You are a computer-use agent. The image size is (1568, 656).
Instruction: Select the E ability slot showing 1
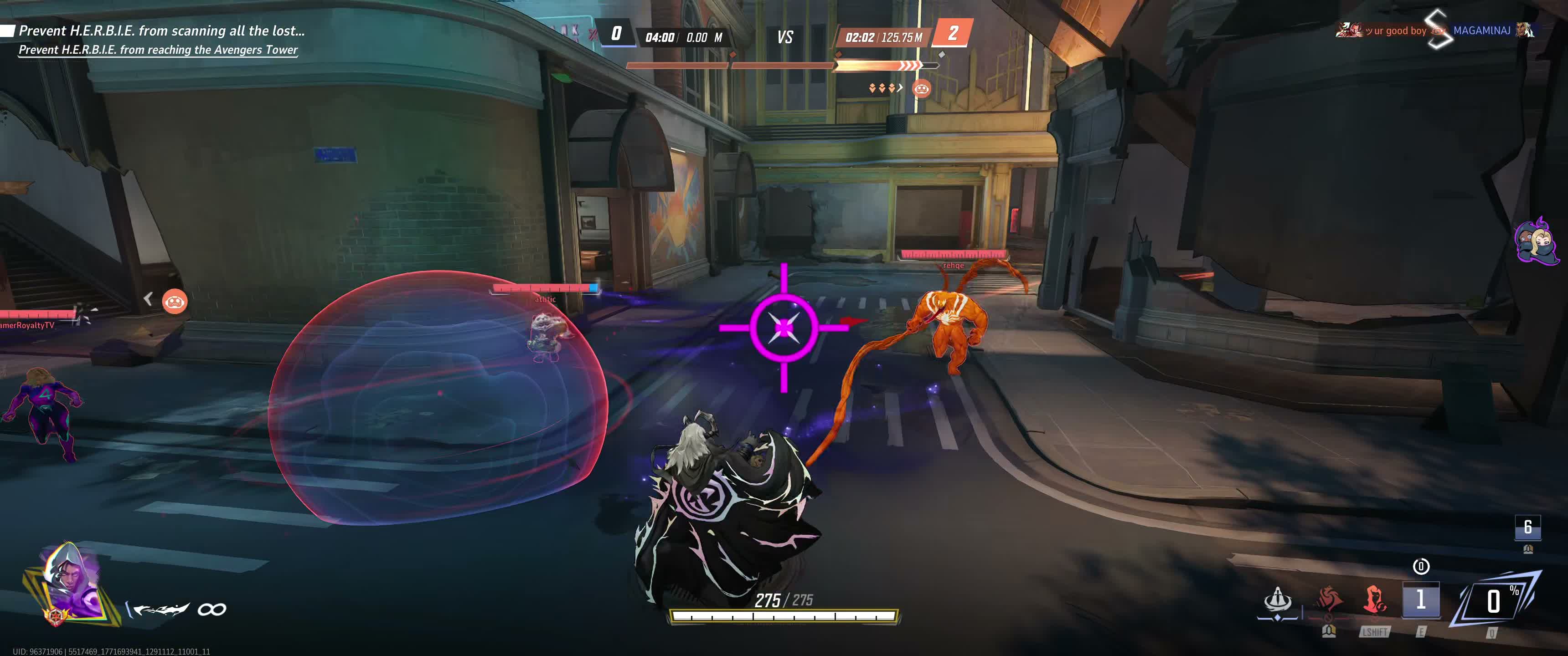point(1421,600)
